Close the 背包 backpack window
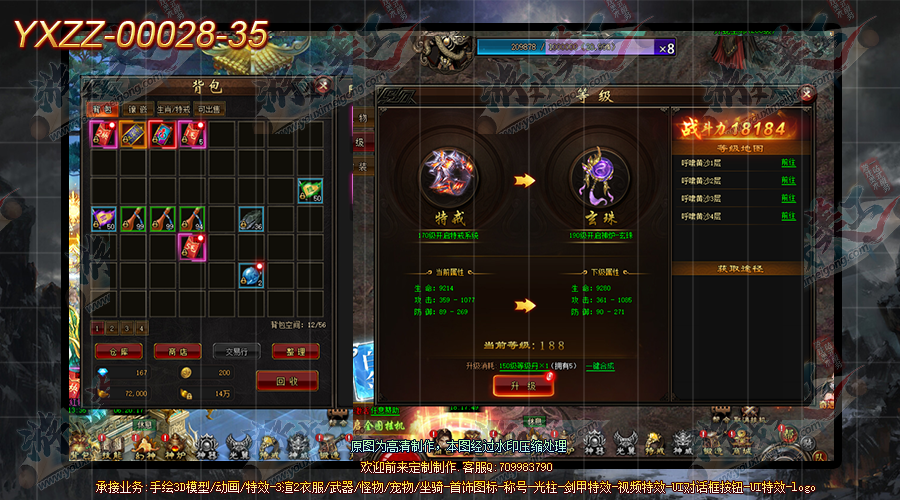Image resolution: width=900 pixels, height=500 pixels. [322, 87]
